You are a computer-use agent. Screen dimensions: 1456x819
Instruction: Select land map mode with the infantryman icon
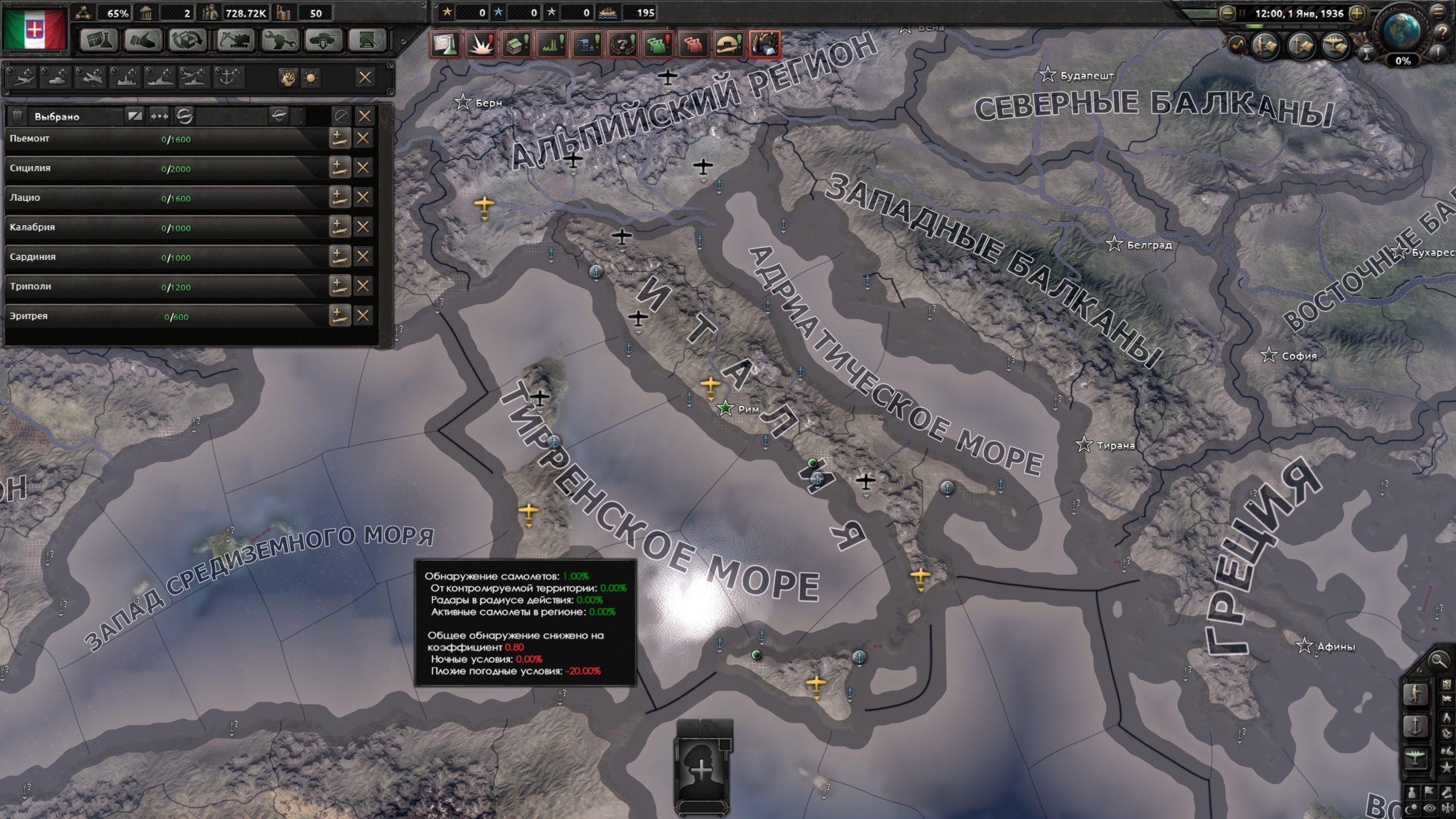(x=1416, y=696)
